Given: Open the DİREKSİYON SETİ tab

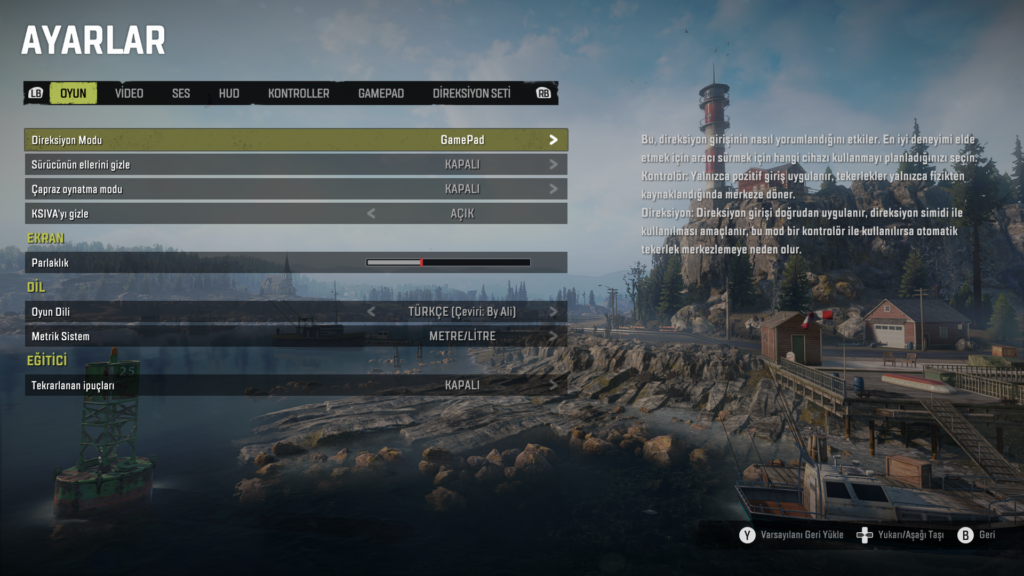Looking at the screenshot, I should click(x=471, y=93).
